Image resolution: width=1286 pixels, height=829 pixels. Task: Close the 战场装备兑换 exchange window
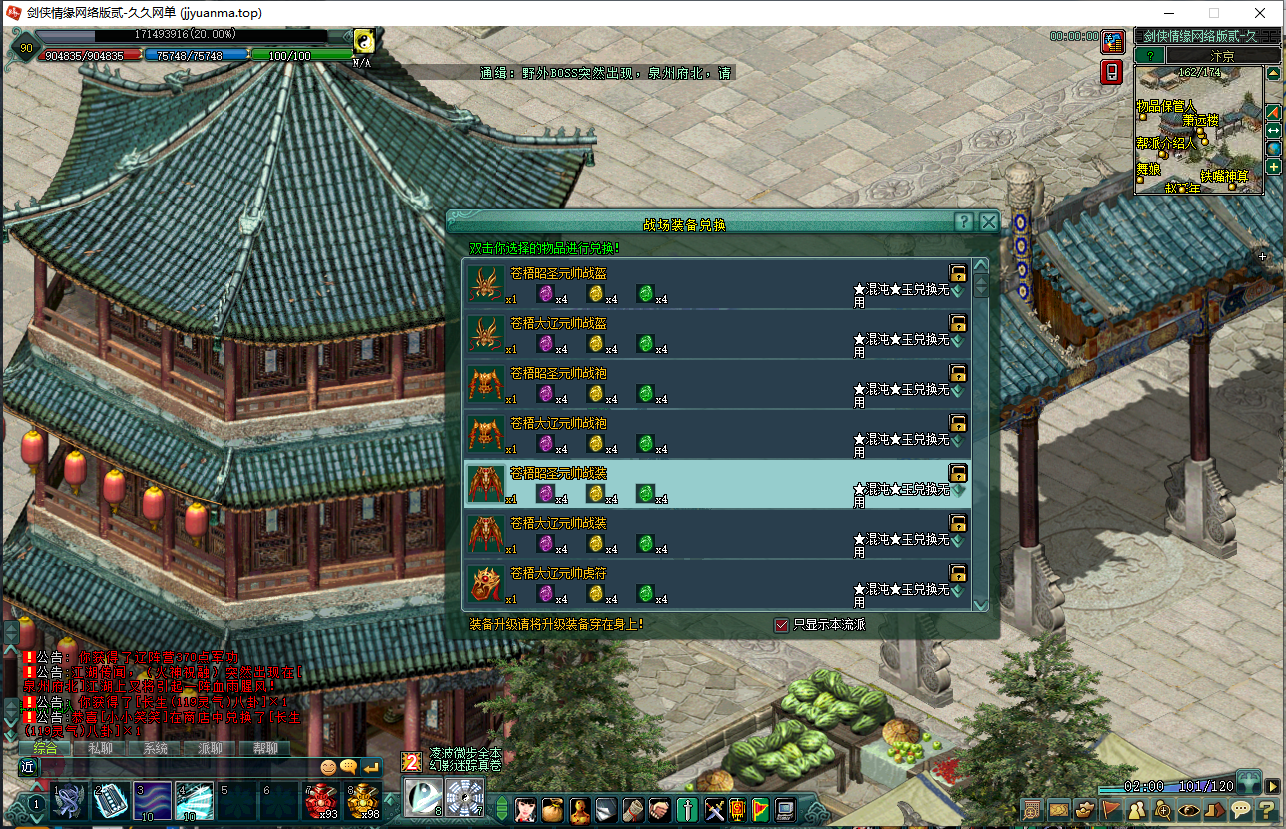point(989,222)
